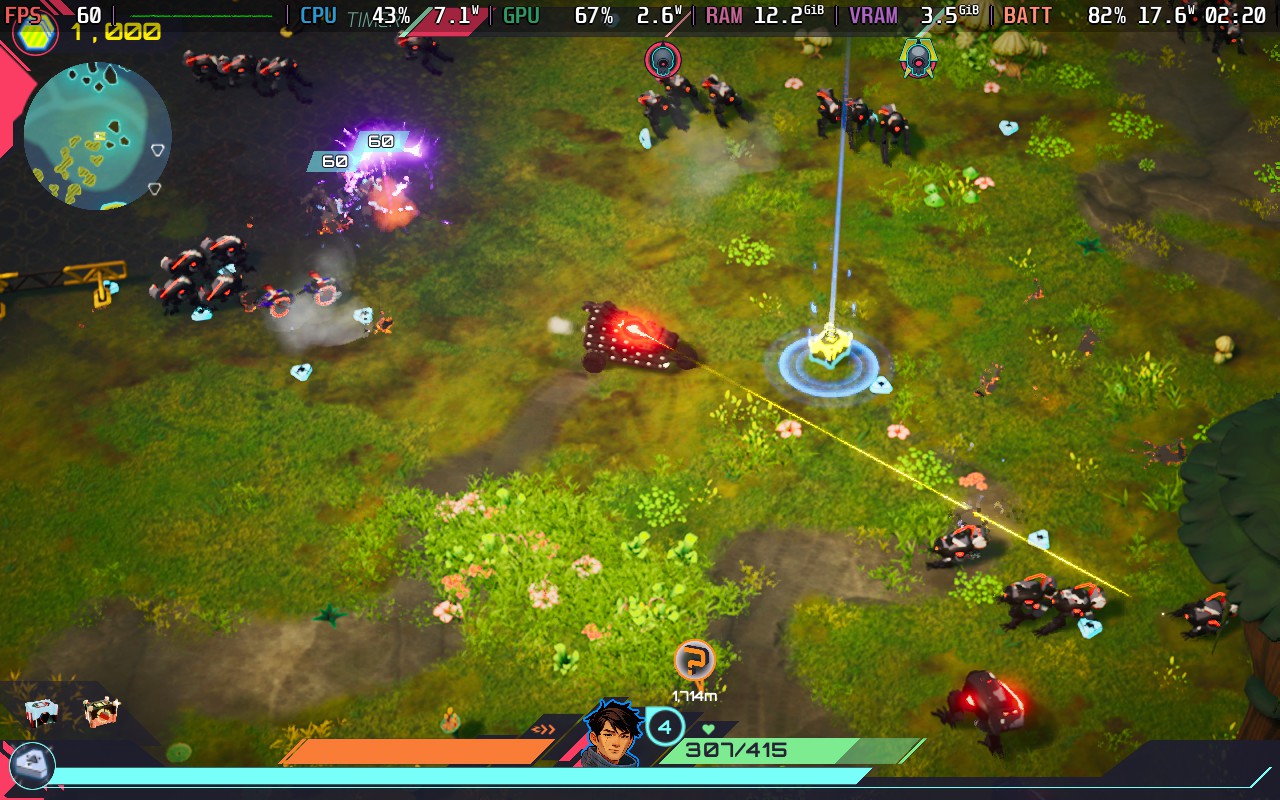Select the red-trimmed crate item icon

pos(100,712)
